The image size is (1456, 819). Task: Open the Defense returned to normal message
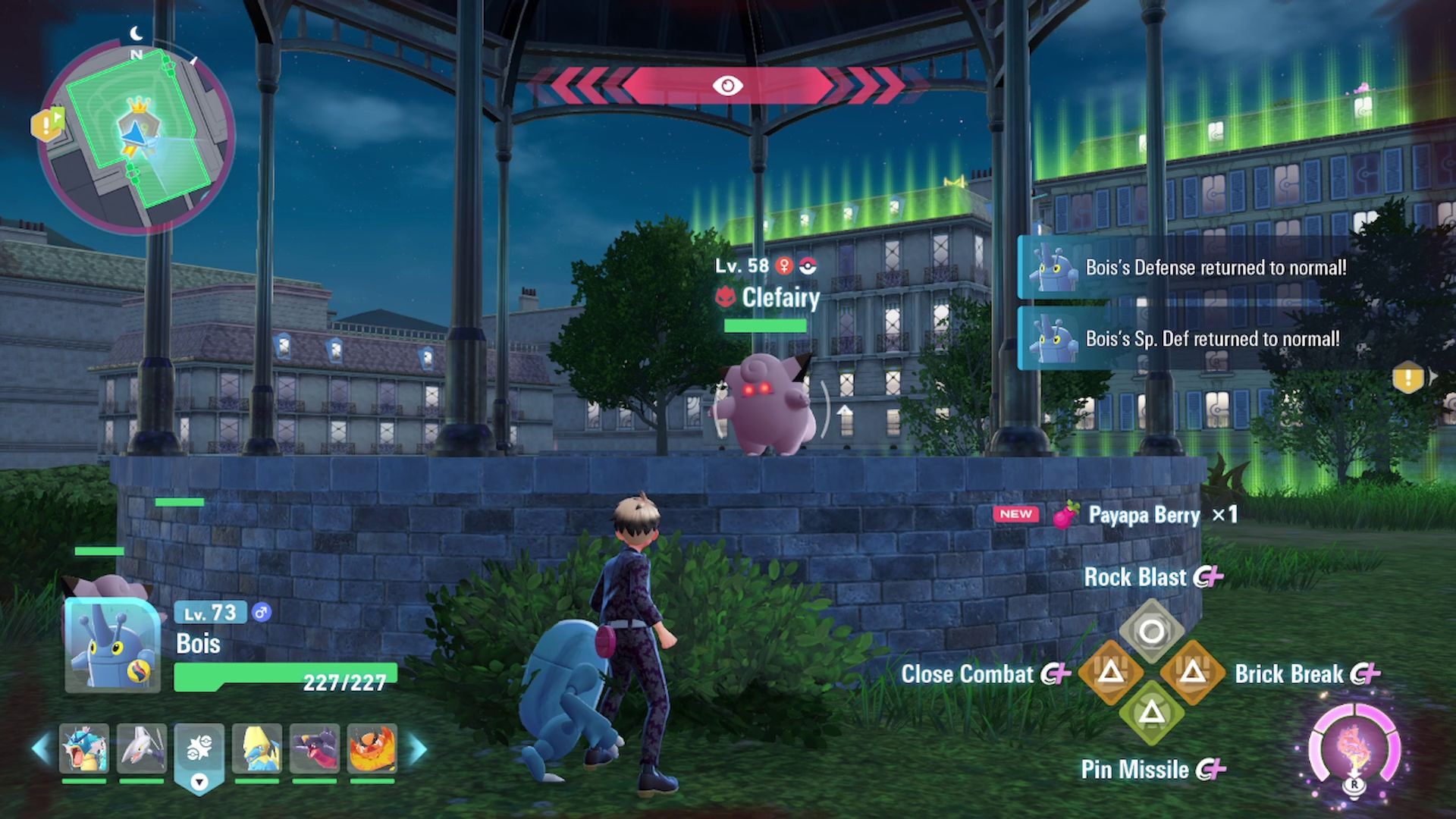(x=1183, y=268)
